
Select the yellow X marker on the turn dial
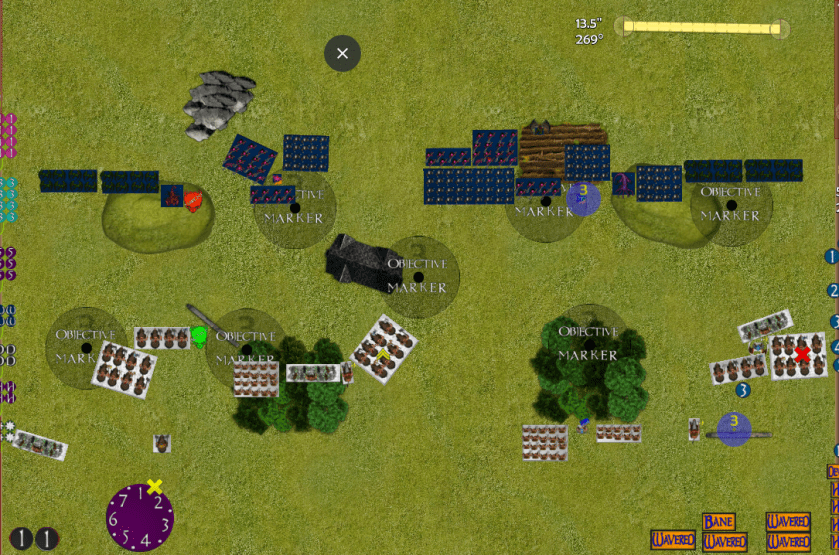coord(154,487)
